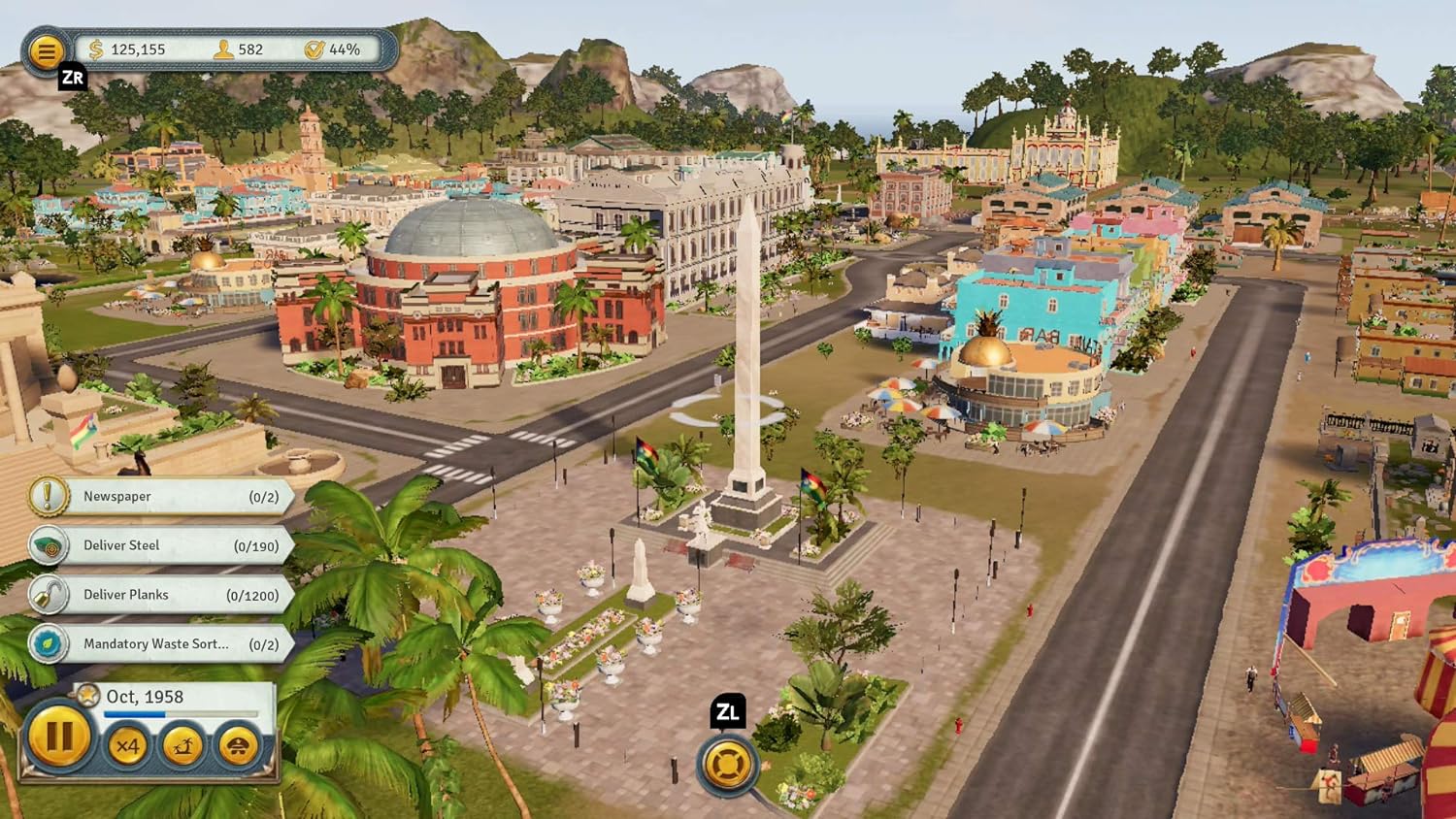Open the El Presidente cap icon
1456x819 pixels.
pyautogui.click(x=239, y=747)
